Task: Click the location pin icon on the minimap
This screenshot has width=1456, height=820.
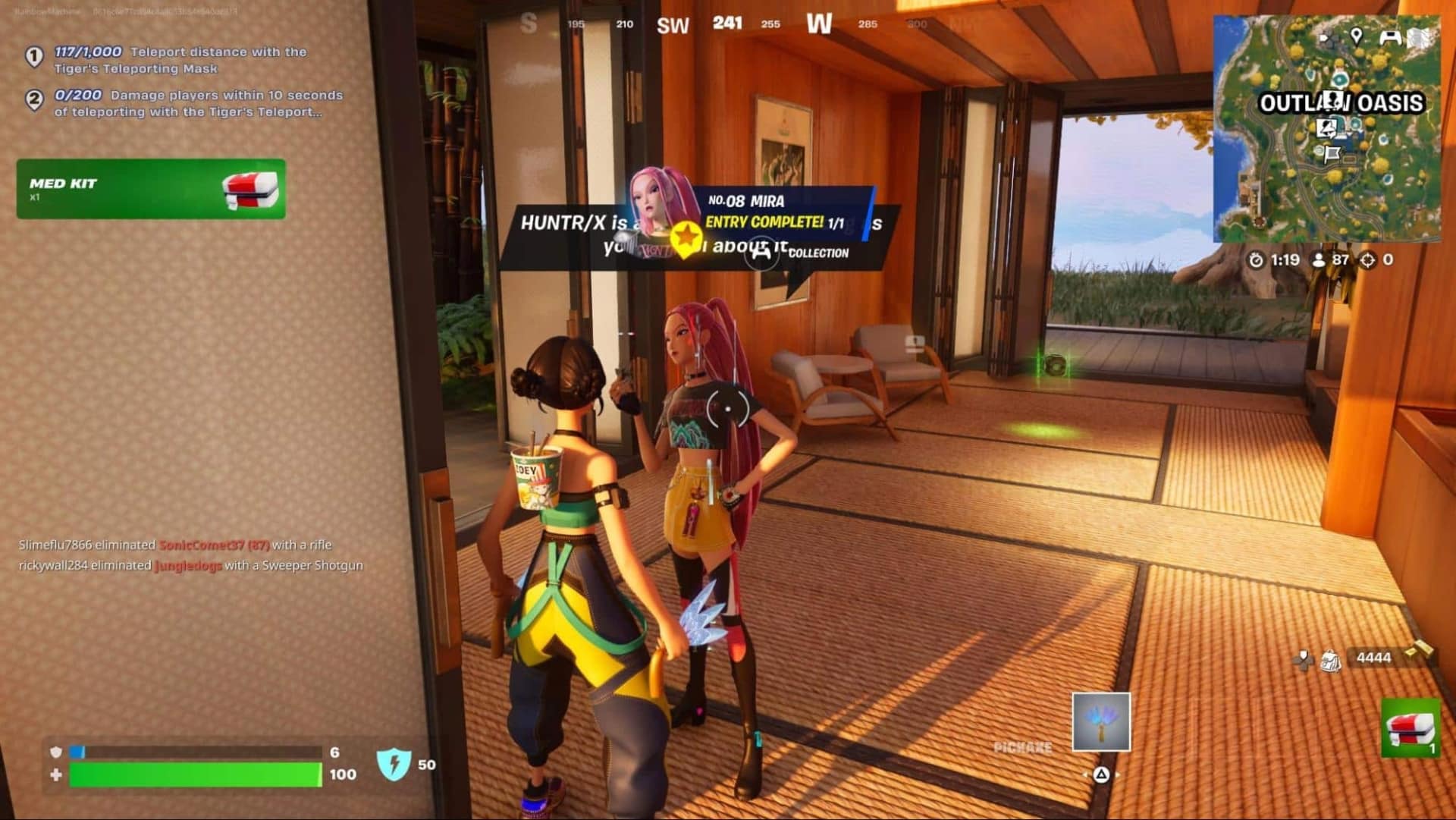Action: (x=1356, y=36)
